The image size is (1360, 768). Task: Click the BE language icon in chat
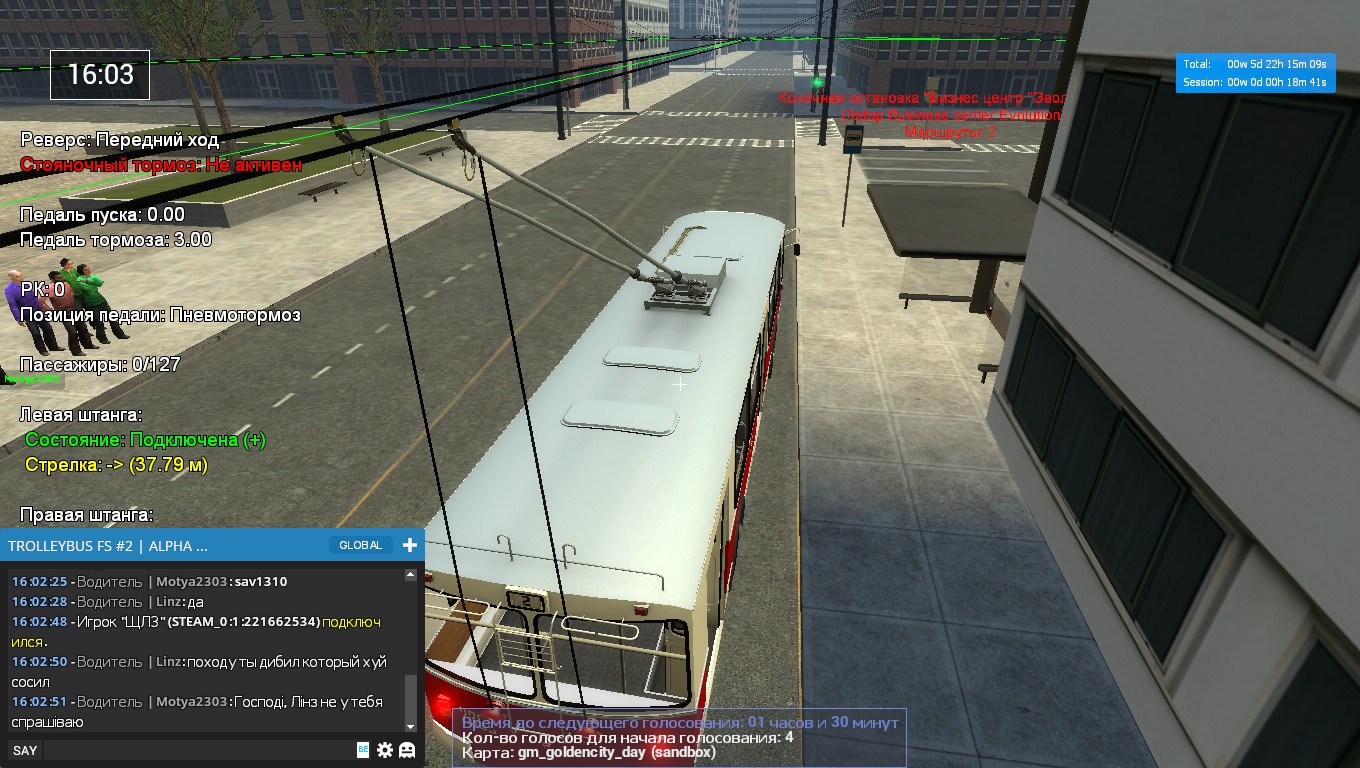(x=363, y=750)
